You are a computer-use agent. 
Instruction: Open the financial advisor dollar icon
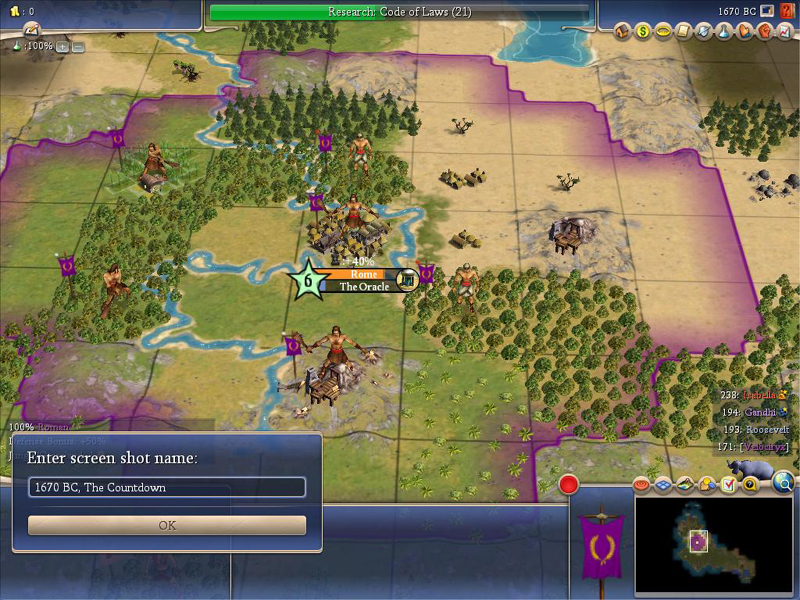pyautogui.click(x=643, y=31)
